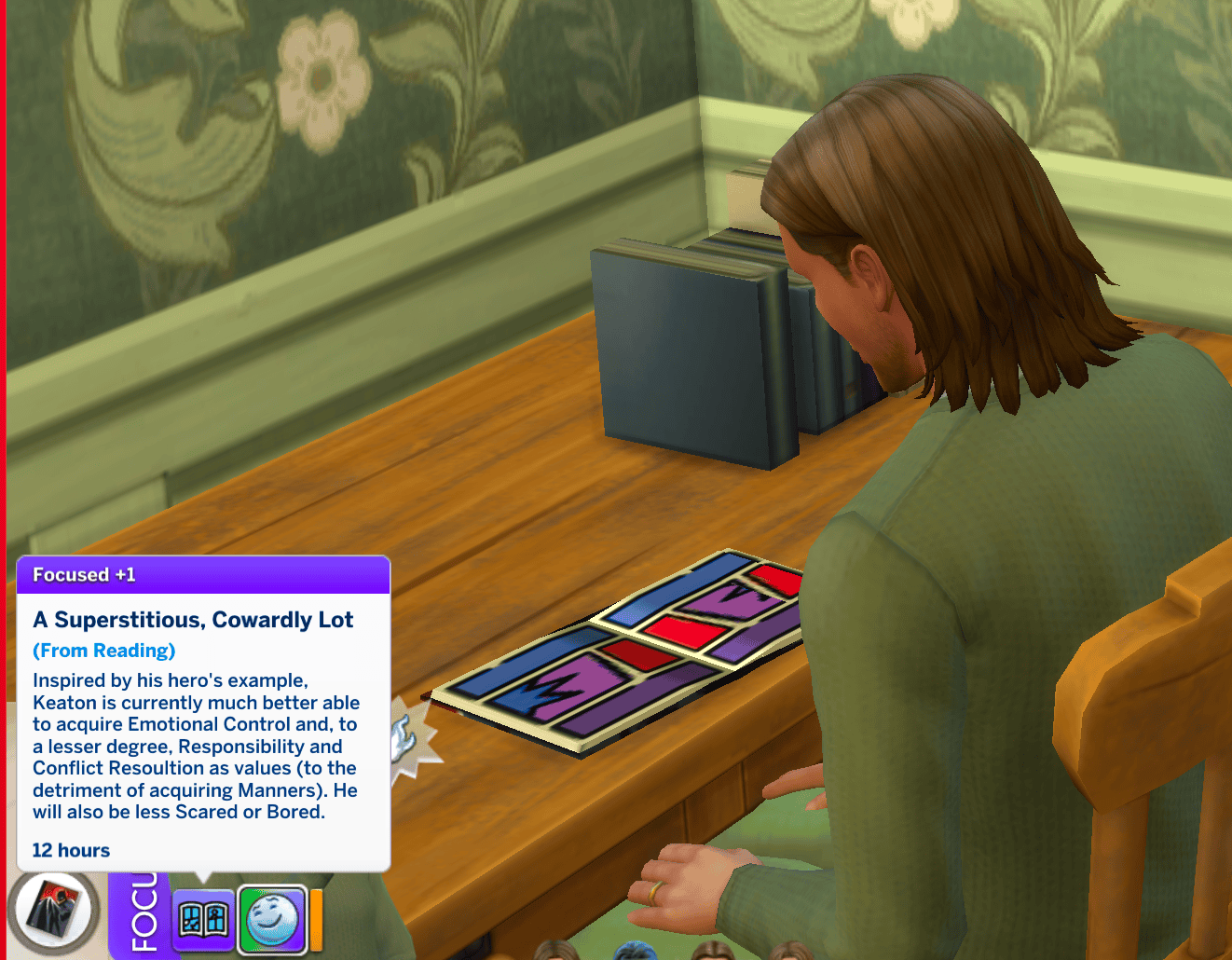The image size is (1232, 960).
Task: Click the smiling moon face moodlet
Action: pos(272,919)
